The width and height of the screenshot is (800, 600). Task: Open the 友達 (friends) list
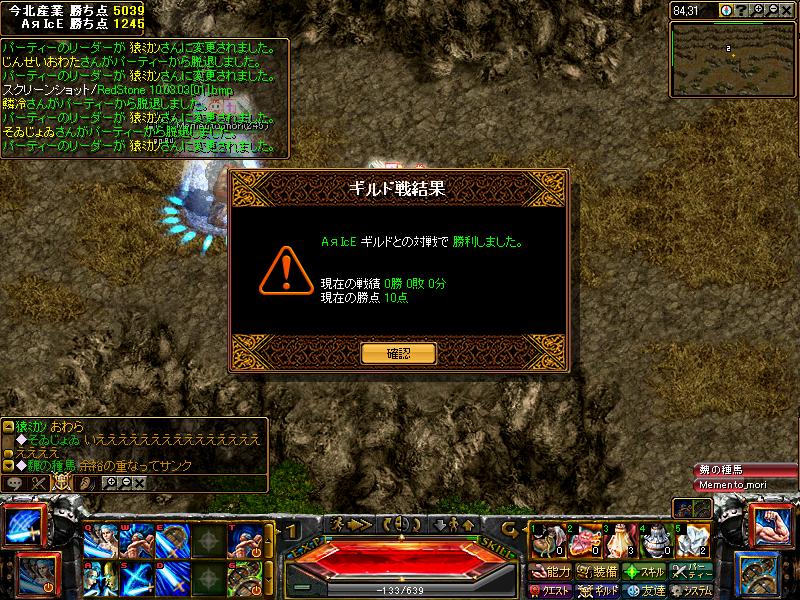click(645, 591)
